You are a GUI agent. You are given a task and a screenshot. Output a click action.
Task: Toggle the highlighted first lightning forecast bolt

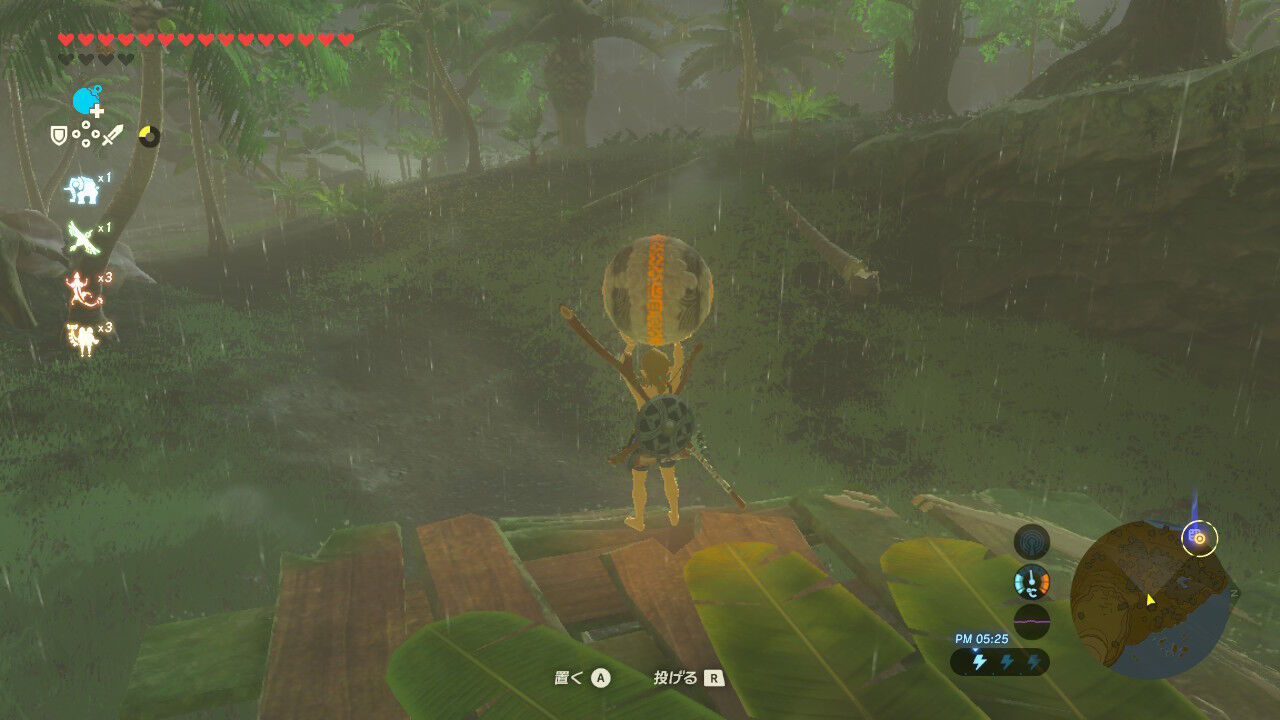[979, 660]
